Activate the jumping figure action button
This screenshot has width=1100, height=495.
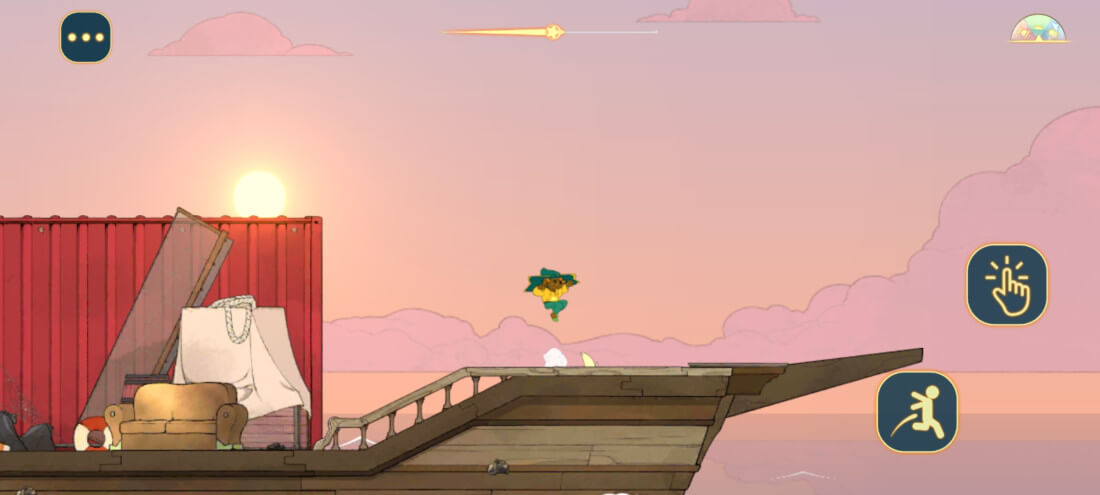(x=917, y=412)
